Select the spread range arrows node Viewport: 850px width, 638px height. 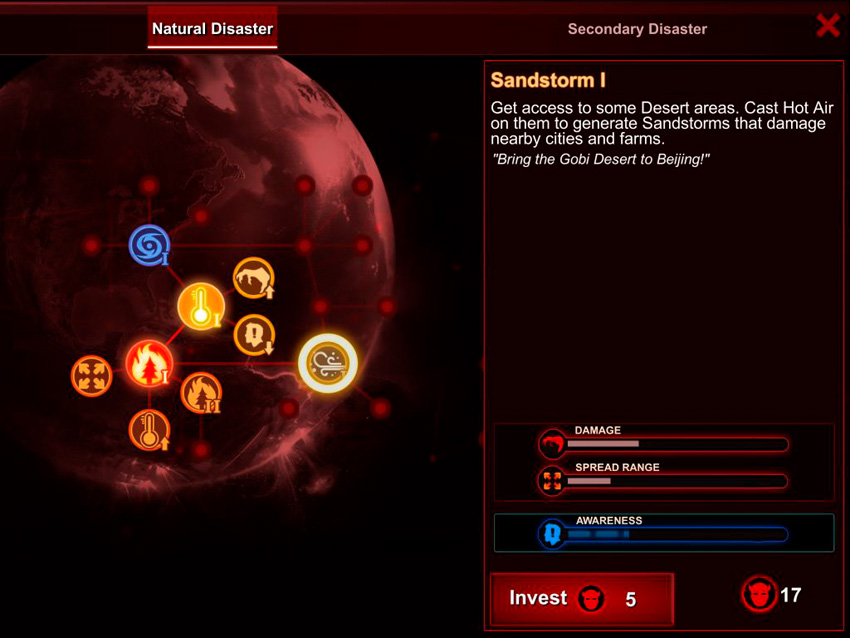pyautogui.click(x=91, y=376)
